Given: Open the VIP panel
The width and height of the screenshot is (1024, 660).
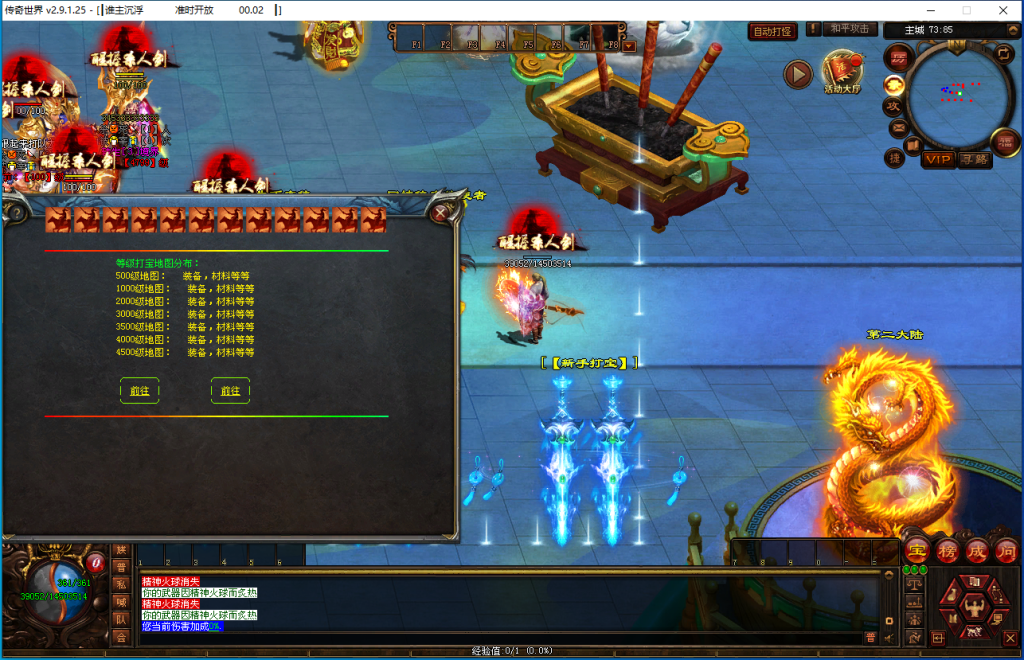Looking at the screenshot, I should (938, 159).
